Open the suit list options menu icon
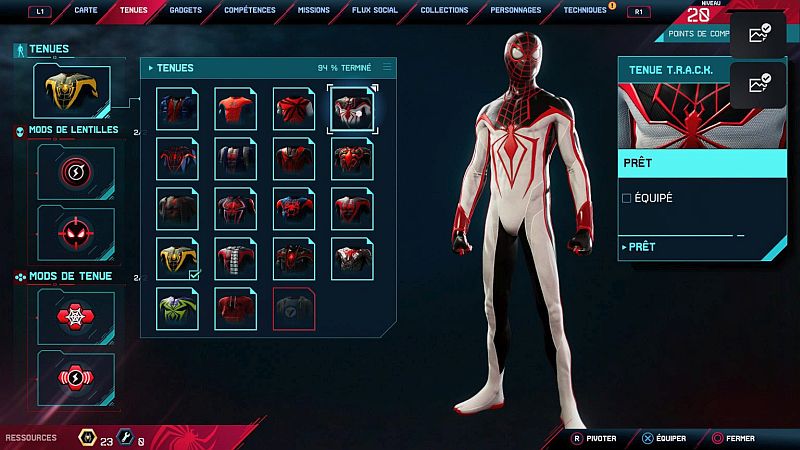The width and height of the screenshot is (800, 450). [387, 67]
